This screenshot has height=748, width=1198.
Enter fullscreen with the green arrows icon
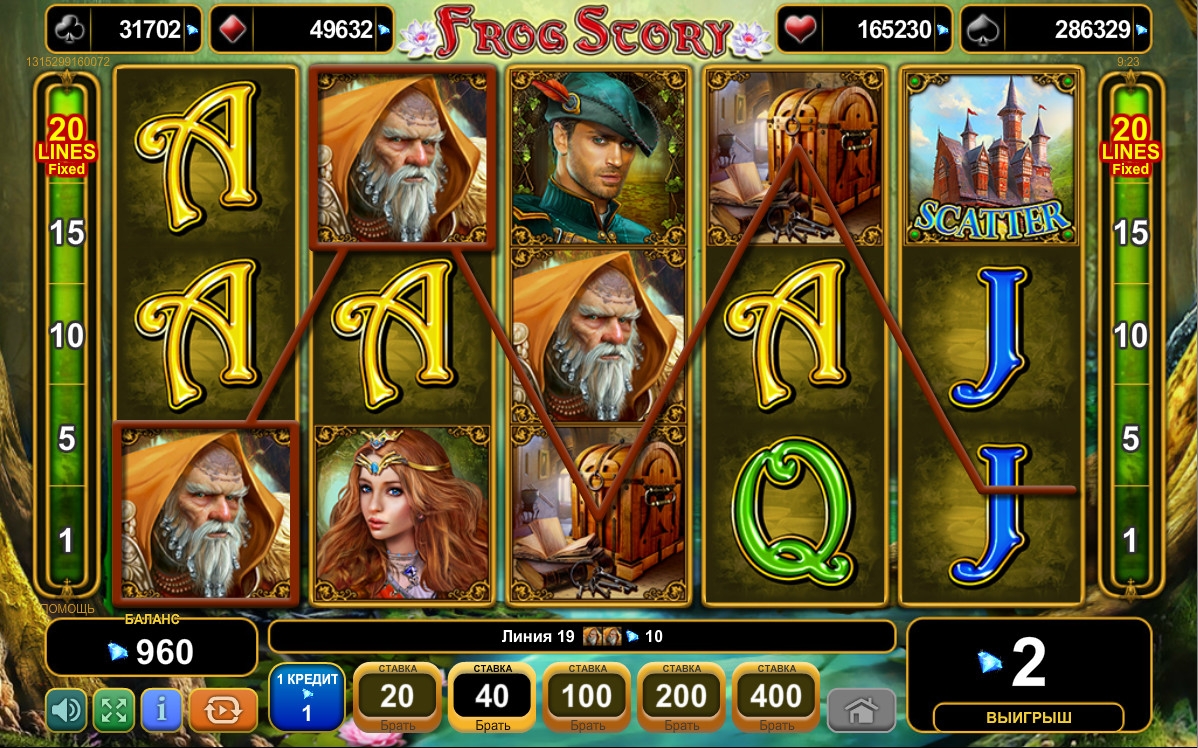(114, 710)
